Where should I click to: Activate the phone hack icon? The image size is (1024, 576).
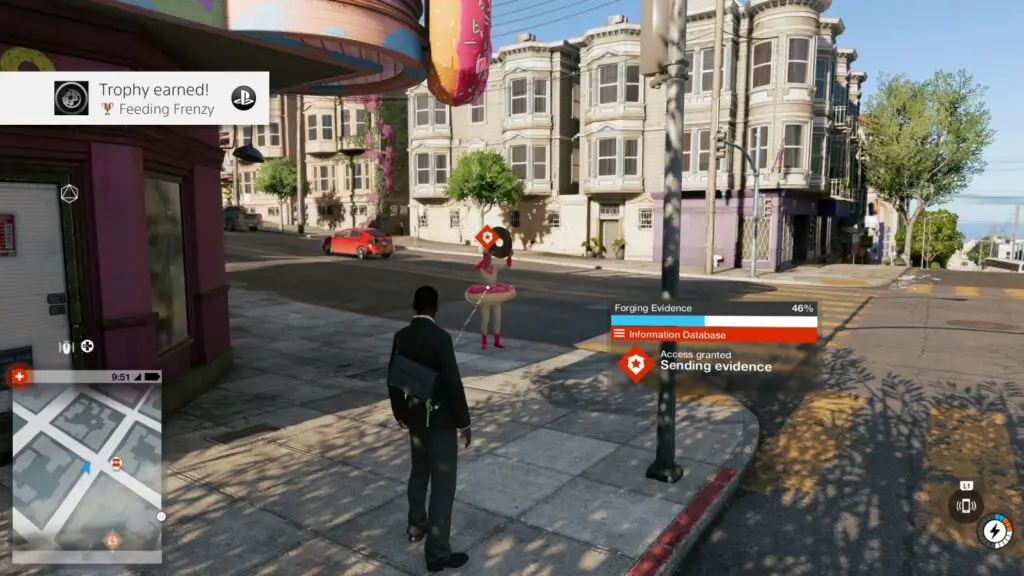point(966,505)
